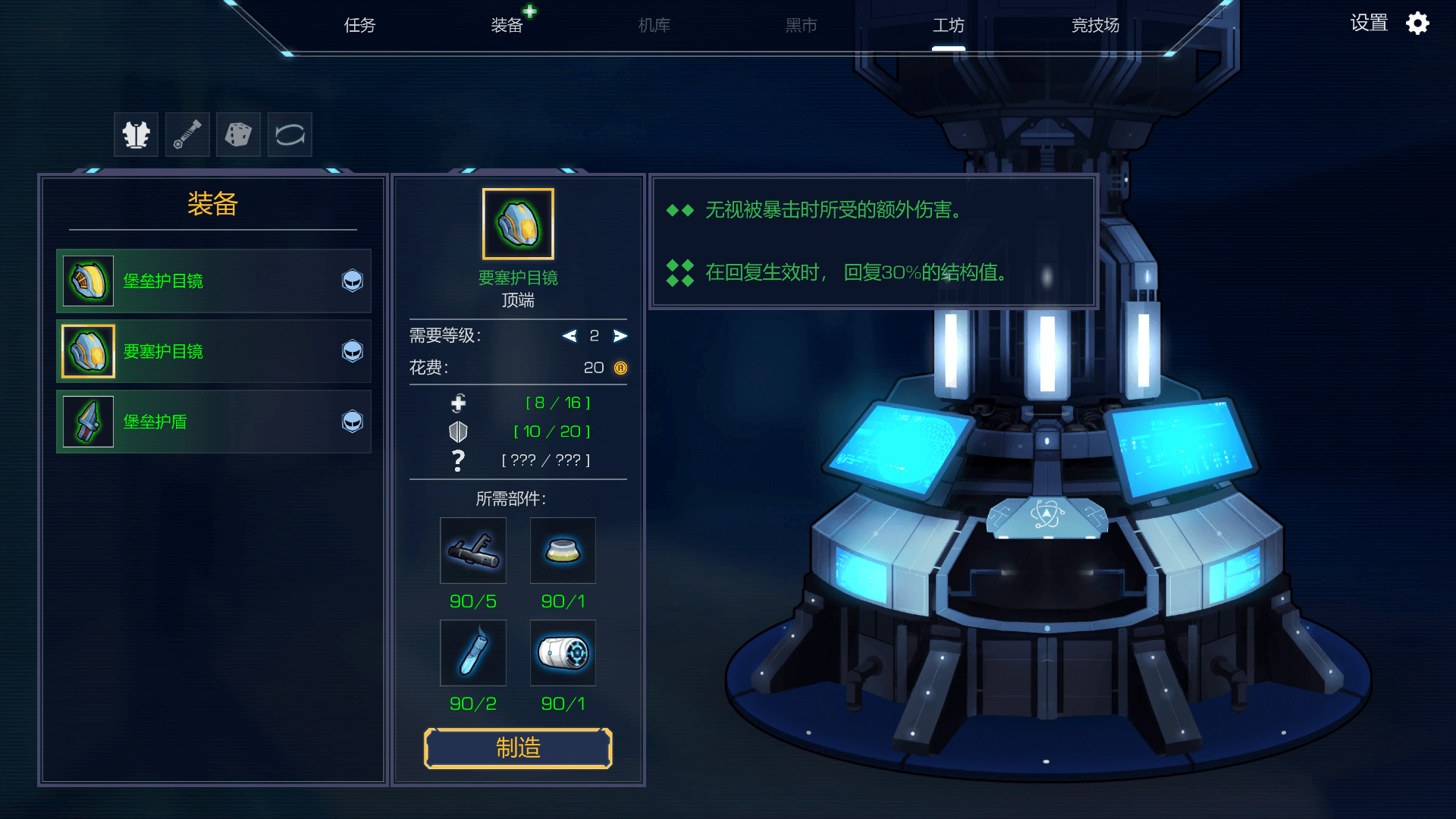Select the 堡垒护目镜 equipment entry
This screenshot has height=819, width=1456.
tap(214, 281)
